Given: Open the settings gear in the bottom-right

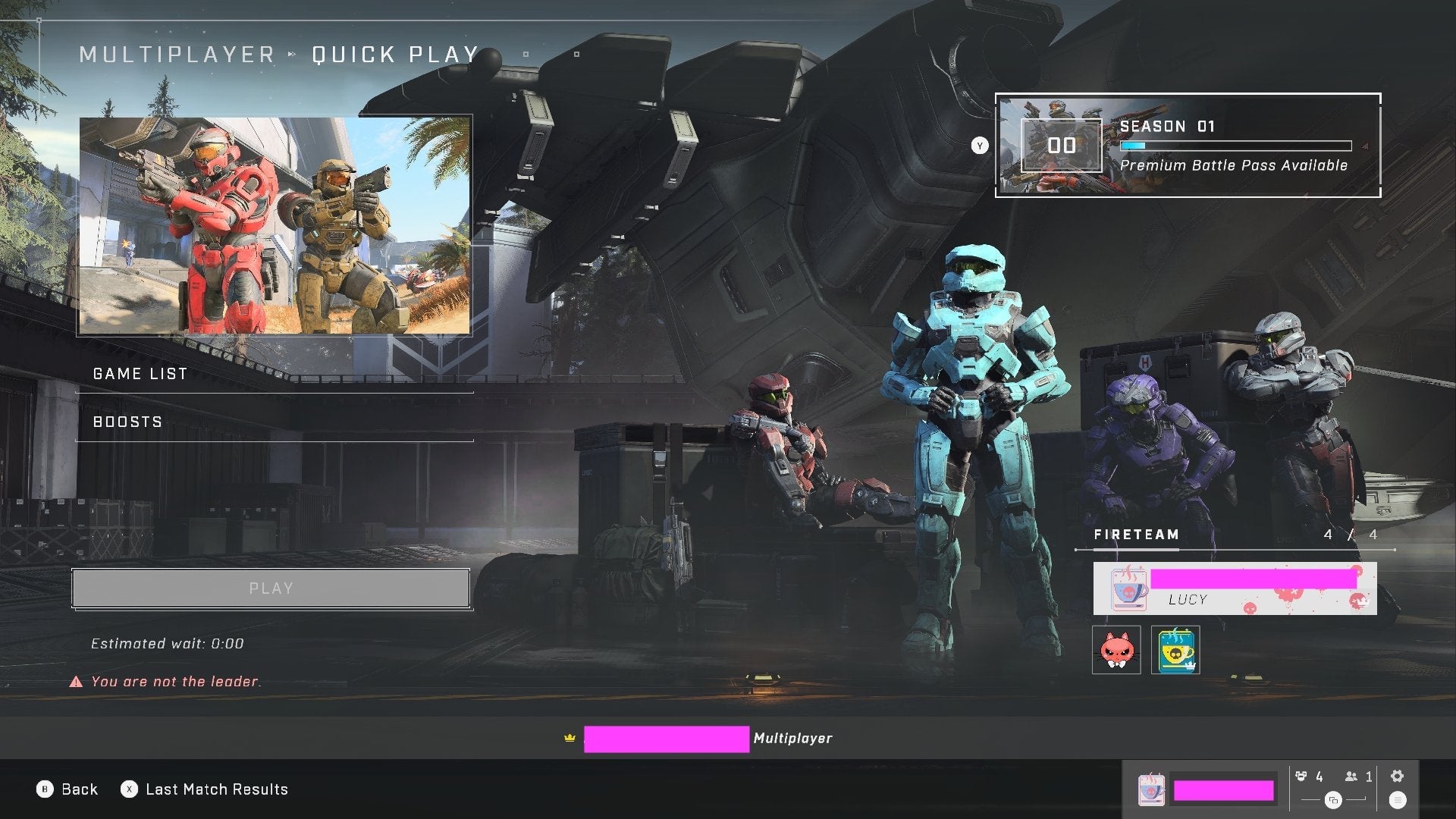Looking at the screenshot, I should (1395, 777).
